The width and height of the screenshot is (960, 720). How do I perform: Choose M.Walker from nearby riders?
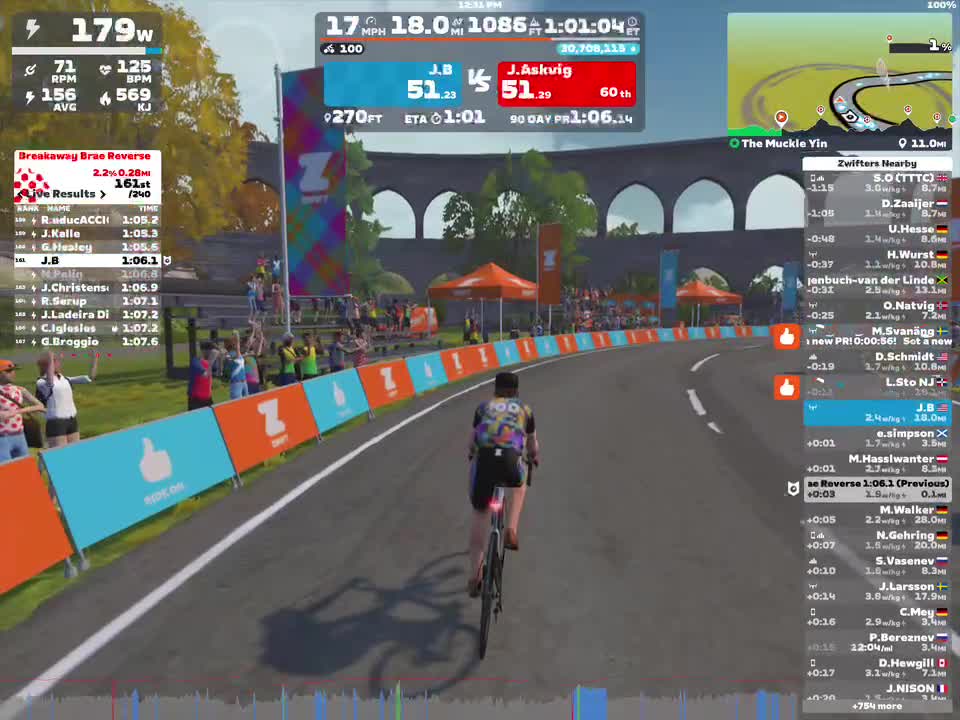[877, 514]
